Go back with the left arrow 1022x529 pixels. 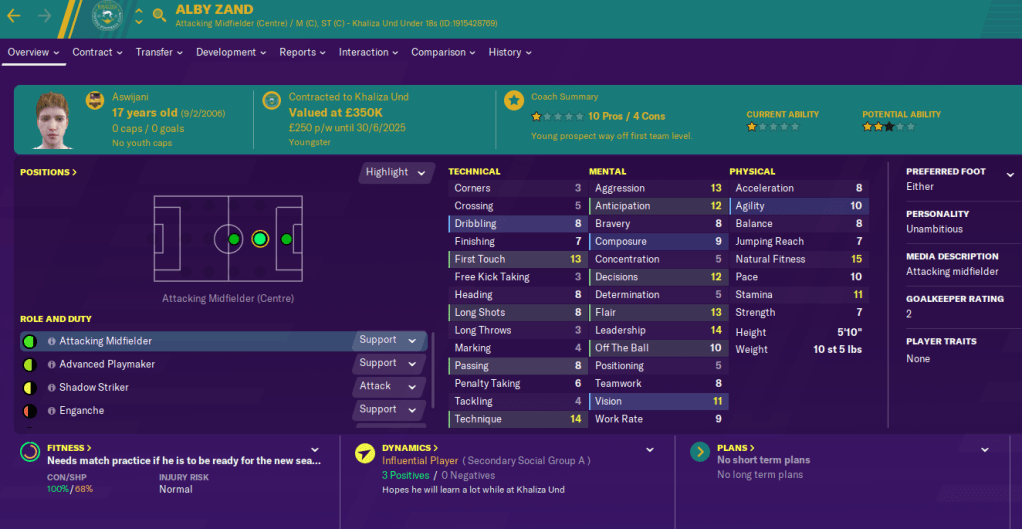[14, 15]
